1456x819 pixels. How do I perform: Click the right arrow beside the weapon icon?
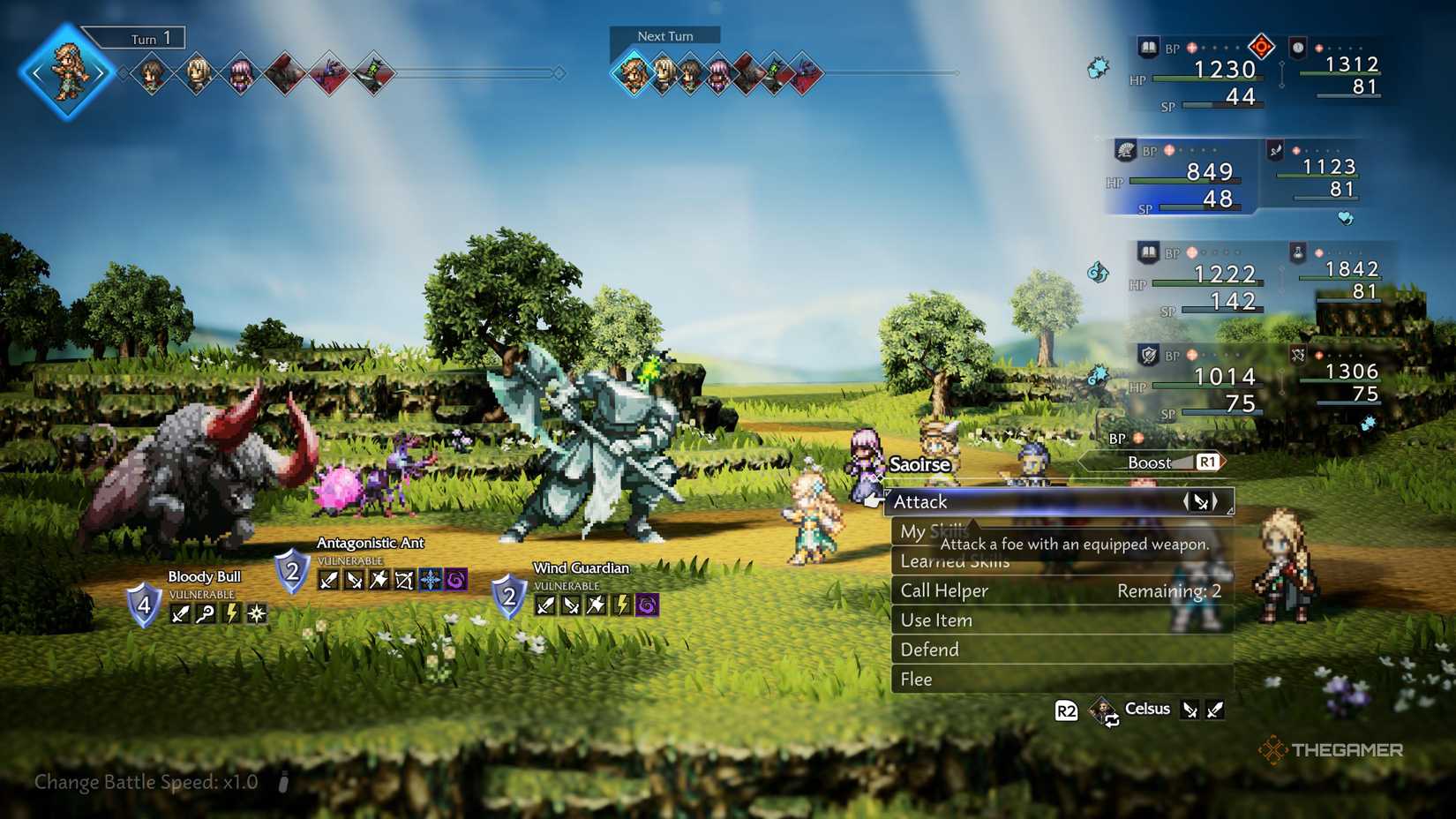(x=1215, y=501)
